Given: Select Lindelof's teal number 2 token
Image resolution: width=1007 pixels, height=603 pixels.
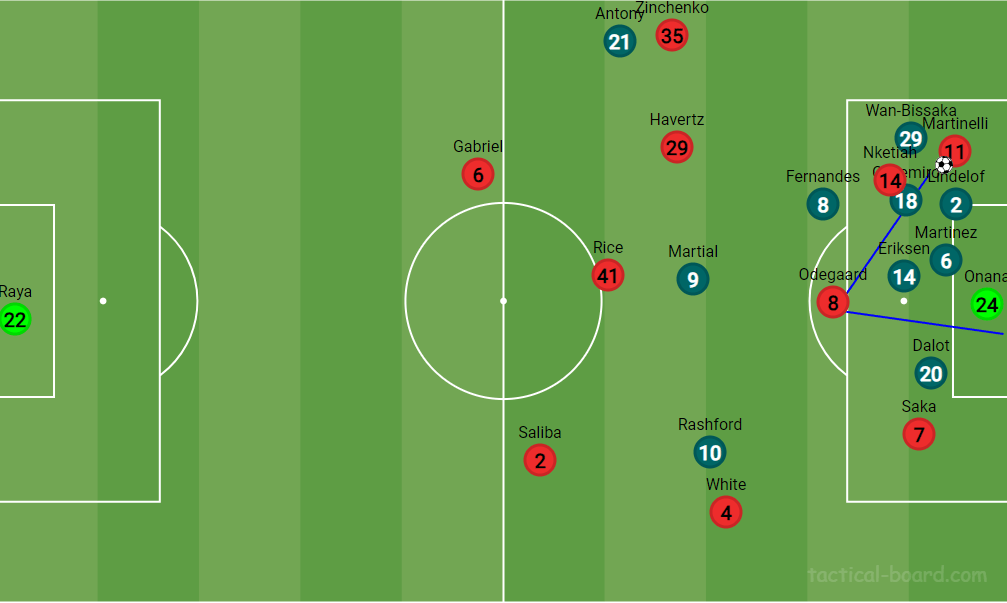Looking at the screenshot, I should [956, 205].
